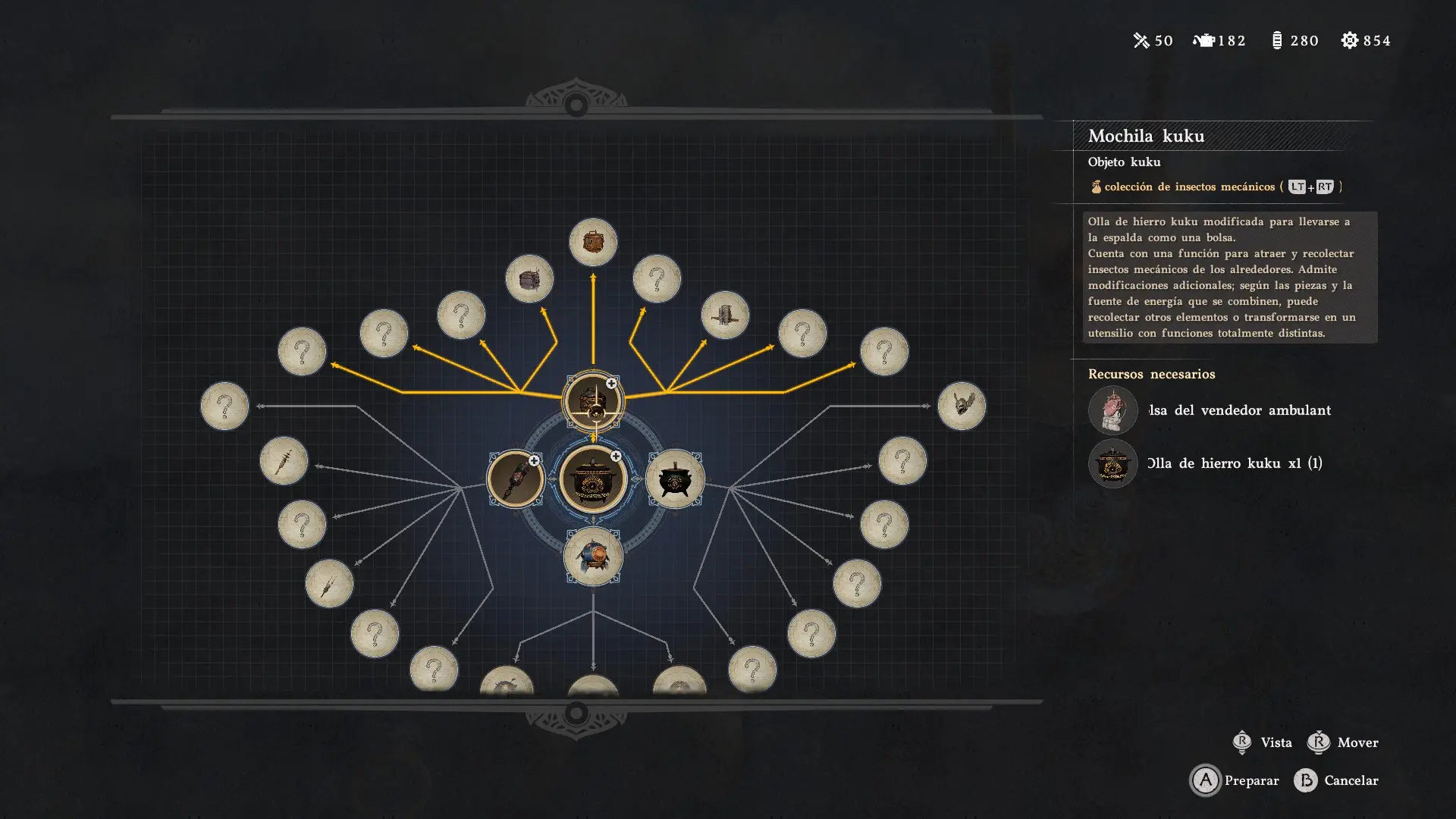Select the three-pronged needle tool node
The width and height of the screenshot is (1456, 819).
point(329,584)
